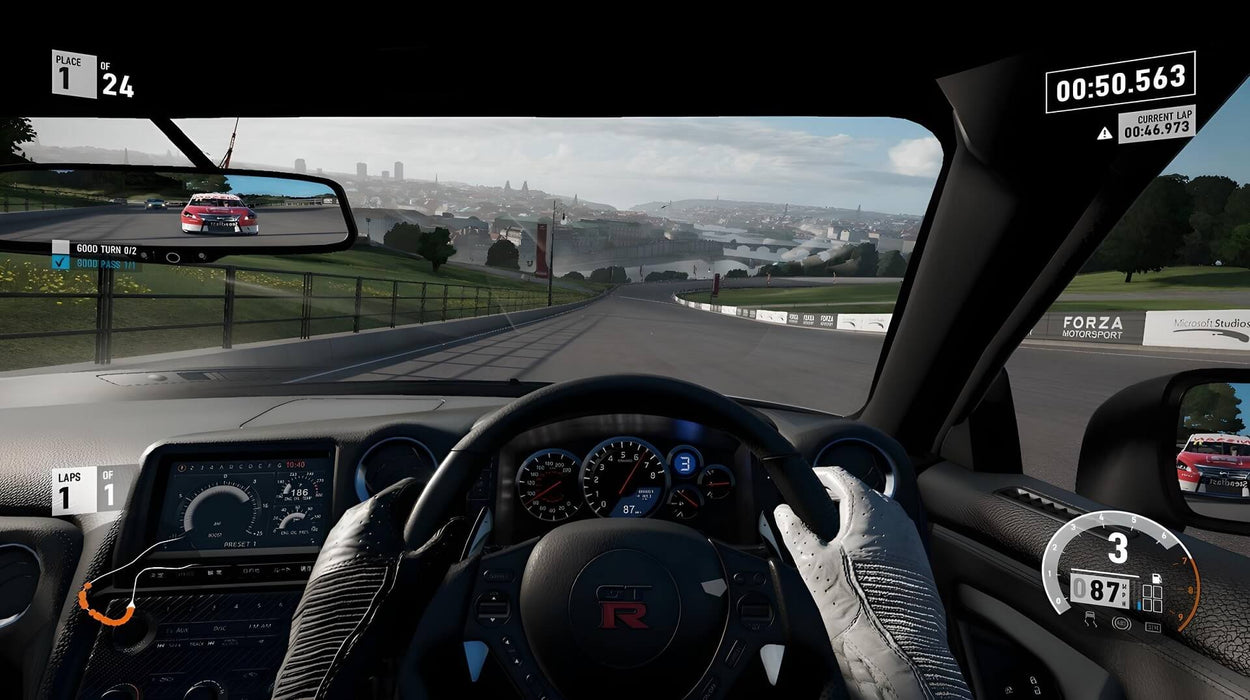
Task: Click the traction control car-skid icon
Action: pyautogui.click(x=1088, y=621)
